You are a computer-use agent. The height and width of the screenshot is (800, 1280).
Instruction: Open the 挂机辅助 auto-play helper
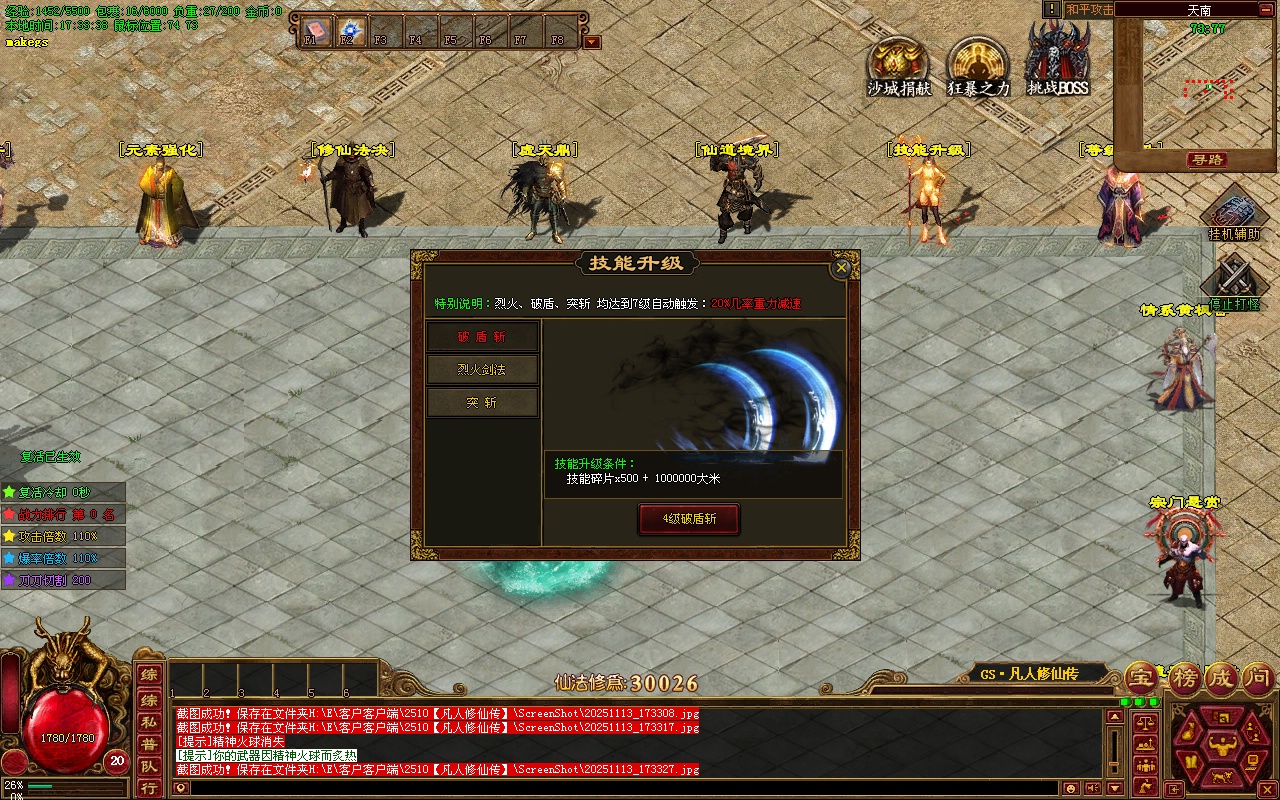coord(1234,216)
